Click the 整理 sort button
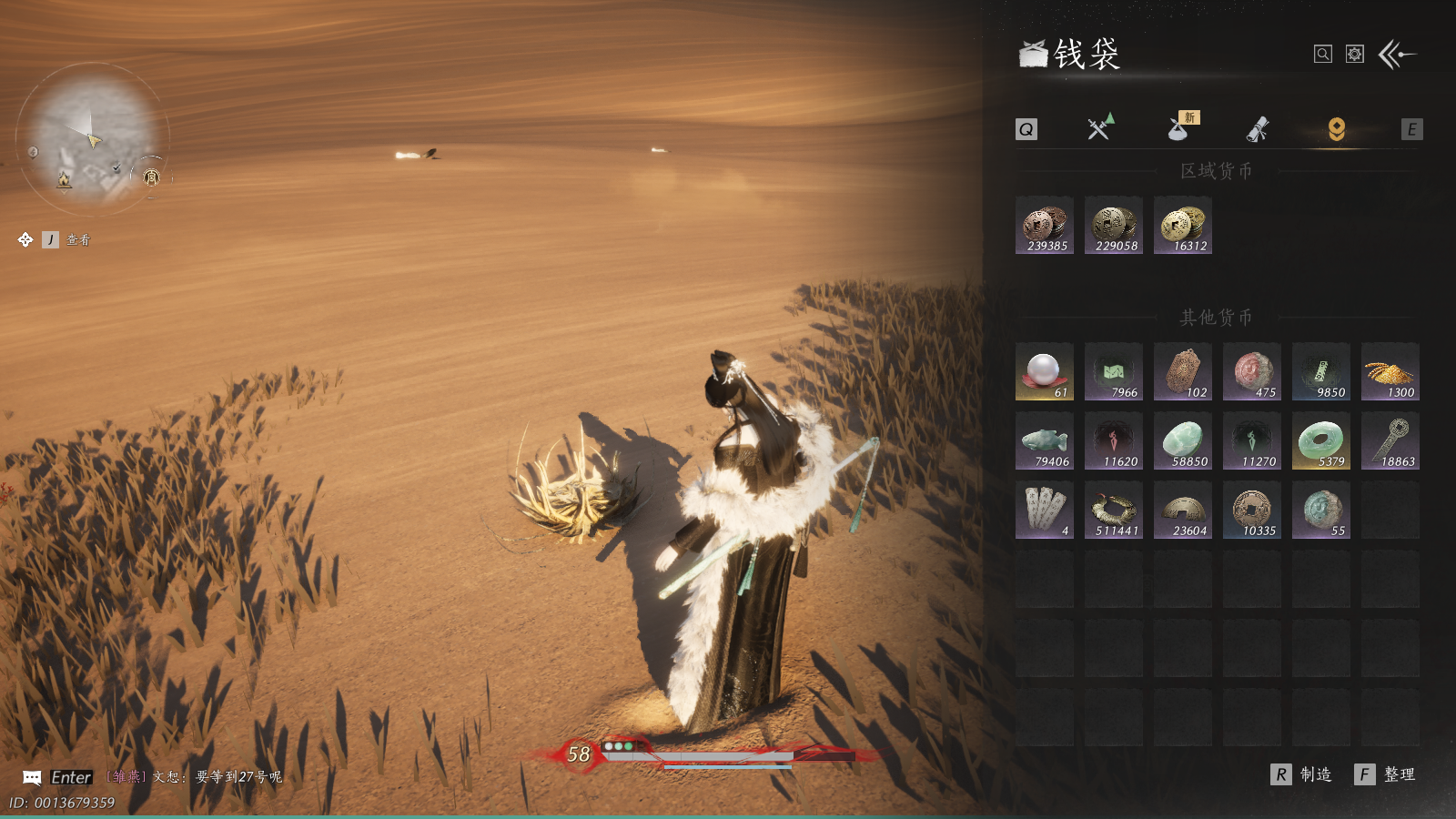 click(1387, 774)
